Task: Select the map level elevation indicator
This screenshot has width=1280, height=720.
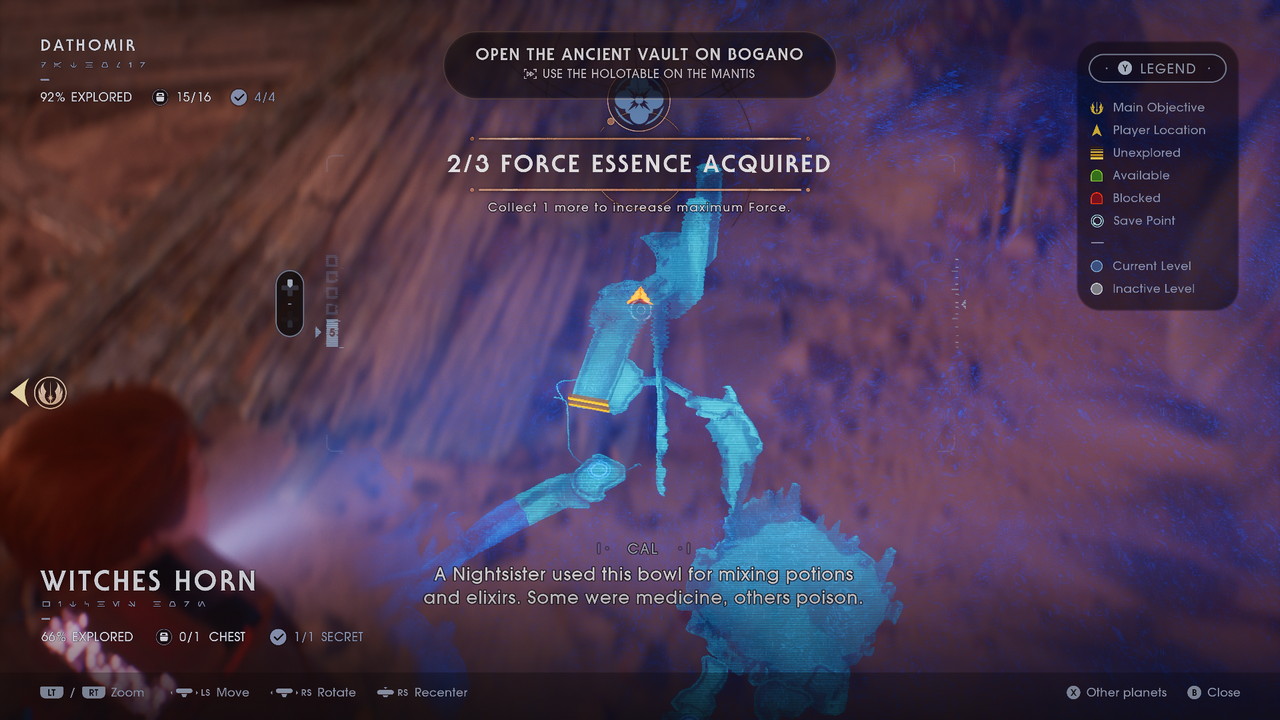Action: [x=289, y=303]
